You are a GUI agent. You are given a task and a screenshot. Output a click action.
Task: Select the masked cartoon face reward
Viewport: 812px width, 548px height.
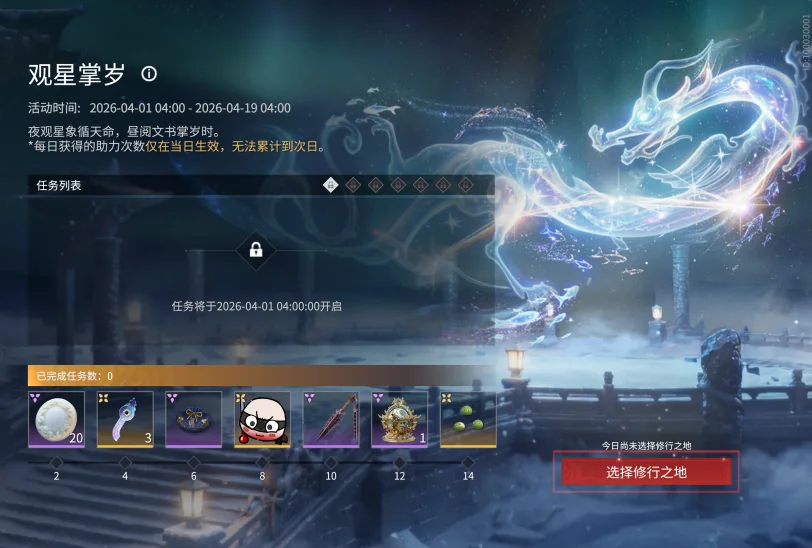(x=262, y=418)
